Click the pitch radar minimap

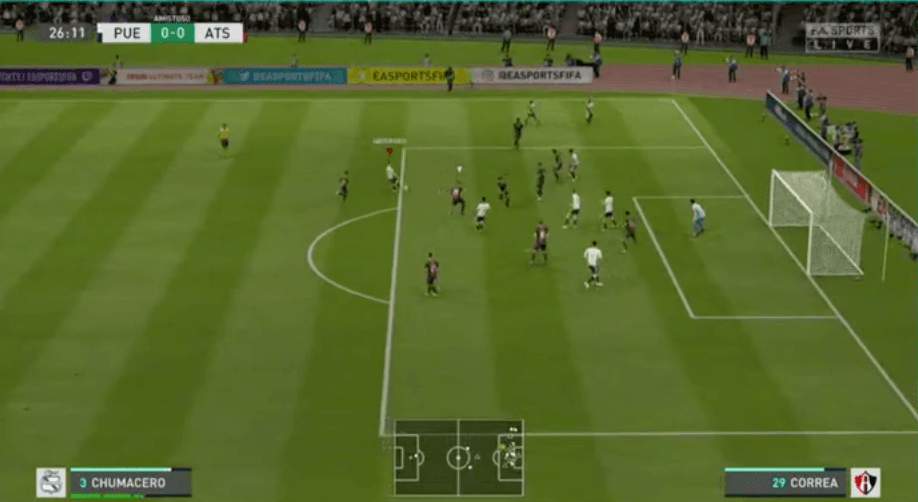click(458, 458)
